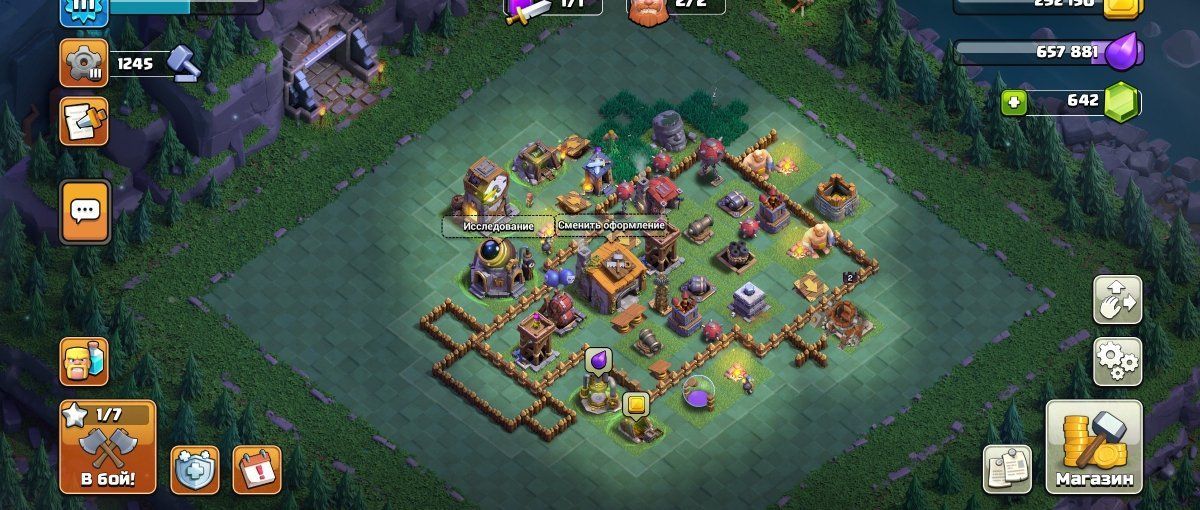The width and height of the screenshot is (1200, 510).
Task: Open the Магазин shop
Action: pyautogui.click(x=1094, y=448)
